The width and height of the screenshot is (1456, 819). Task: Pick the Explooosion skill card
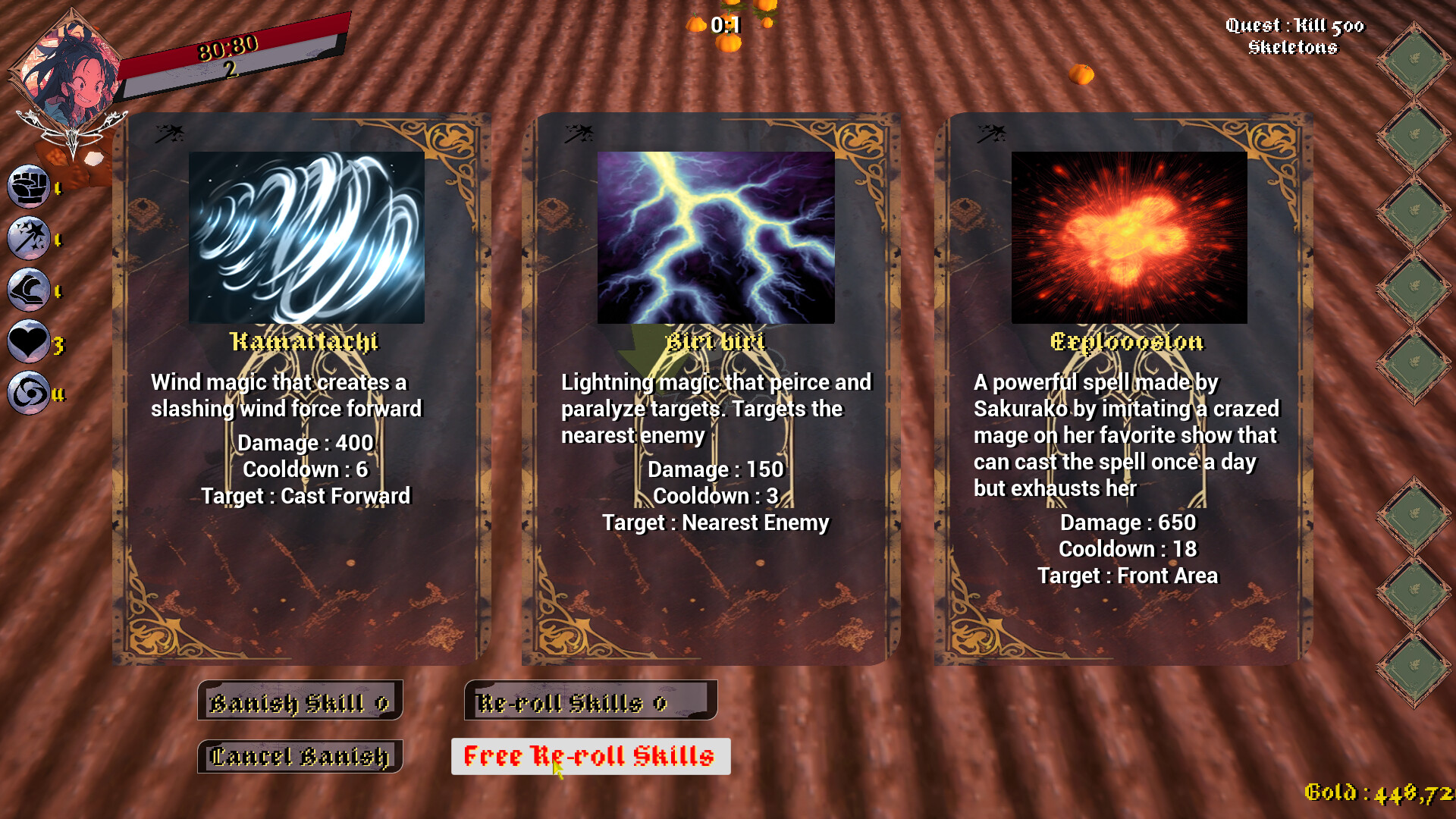[1124, 388]
